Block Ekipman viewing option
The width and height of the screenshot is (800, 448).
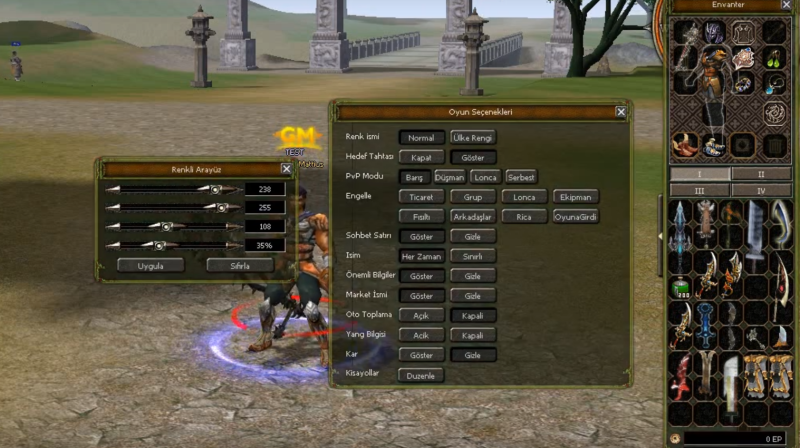click(576, 197)
